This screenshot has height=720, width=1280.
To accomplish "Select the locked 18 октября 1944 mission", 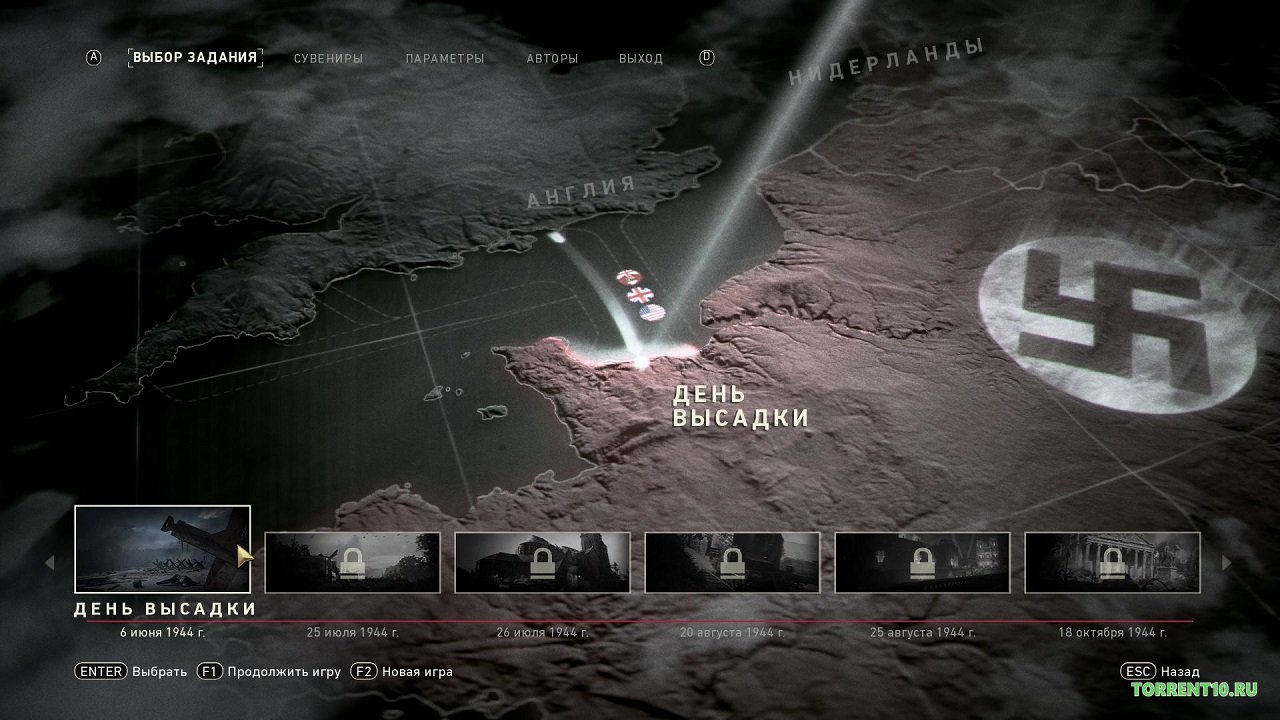I will [x=1112, y=562].
